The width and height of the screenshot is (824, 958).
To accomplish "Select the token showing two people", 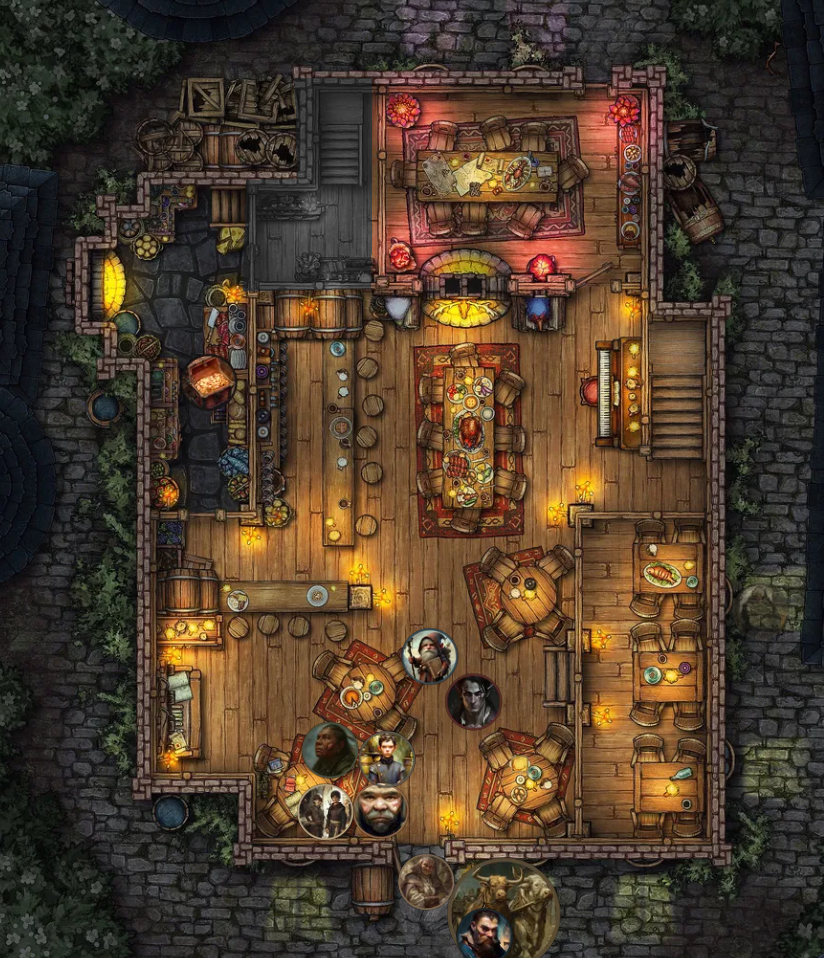I will [324, 810].
